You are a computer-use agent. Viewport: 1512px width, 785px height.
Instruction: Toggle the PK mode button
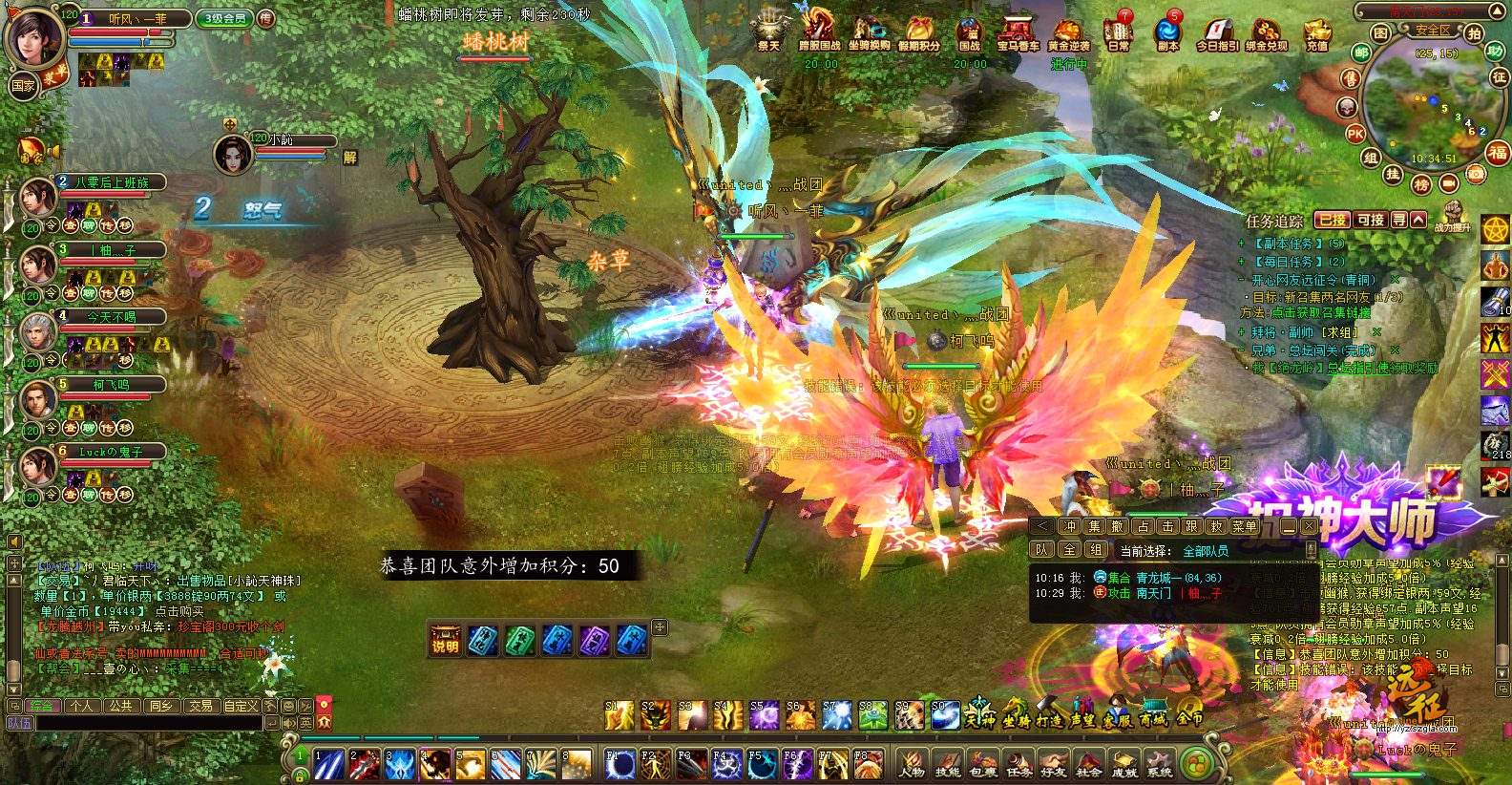[1354, 135]
